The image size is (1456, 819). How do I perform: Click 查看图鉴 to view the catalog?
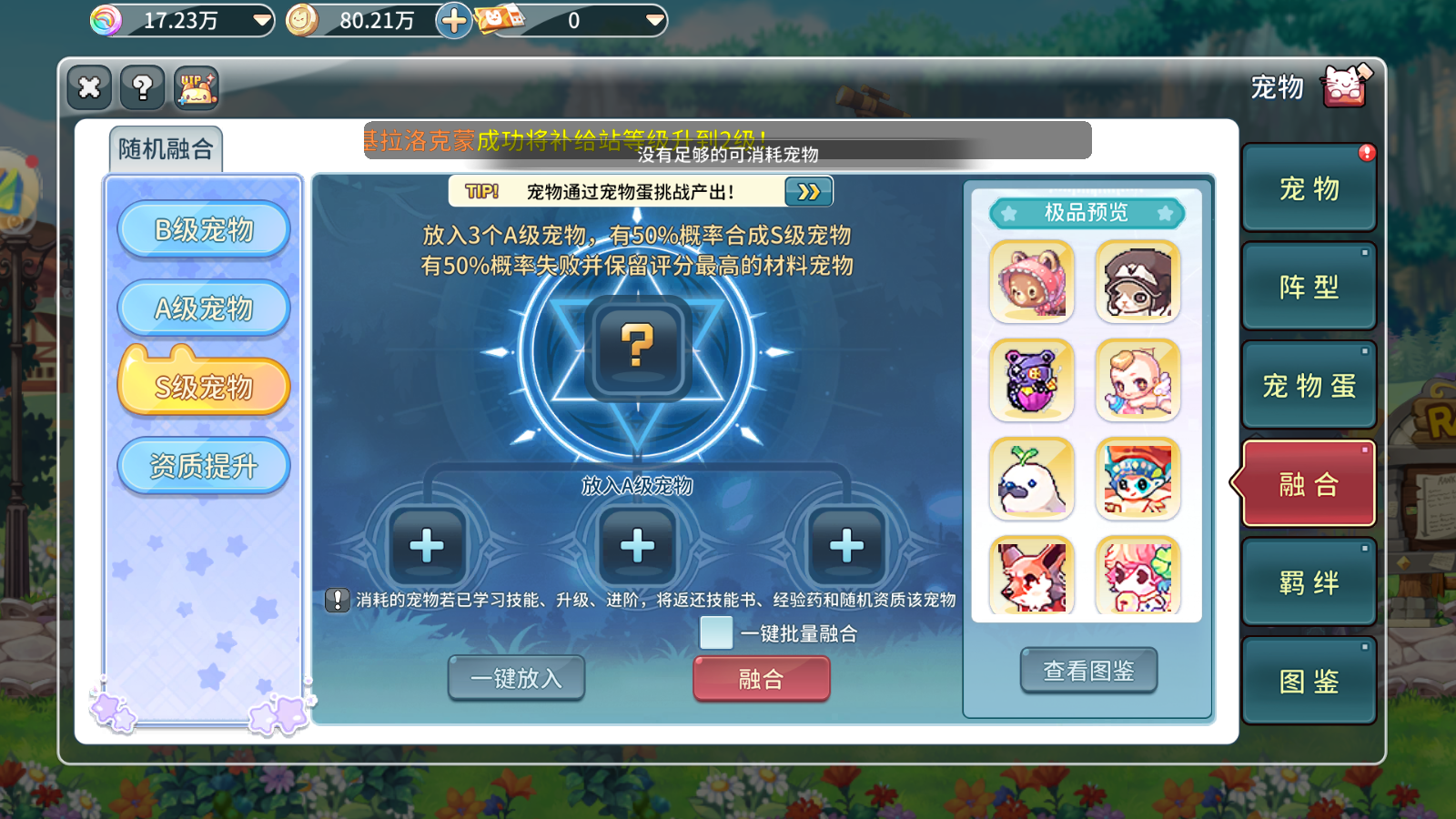tap(1090, 671)
